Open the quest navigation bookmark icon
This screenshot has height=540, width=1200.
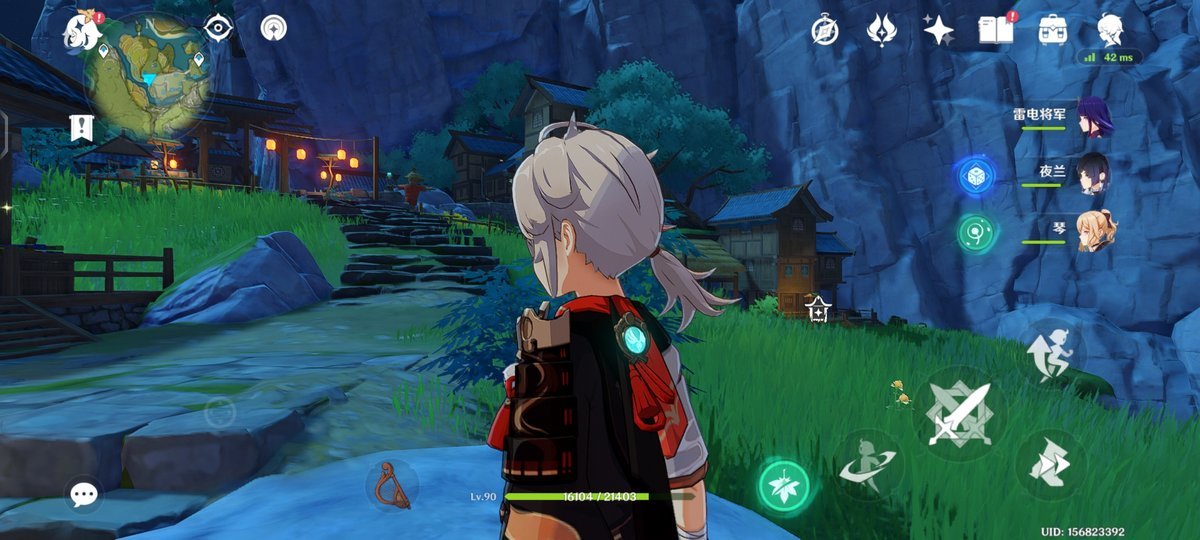[81, 127]
